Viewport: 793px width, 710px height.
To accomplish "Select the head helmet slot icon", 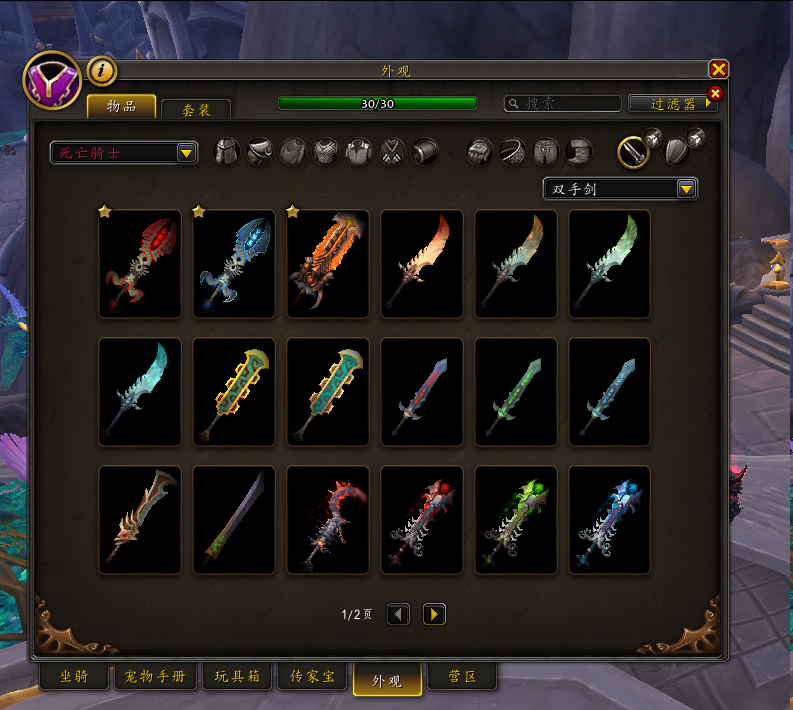I will 227,152.
